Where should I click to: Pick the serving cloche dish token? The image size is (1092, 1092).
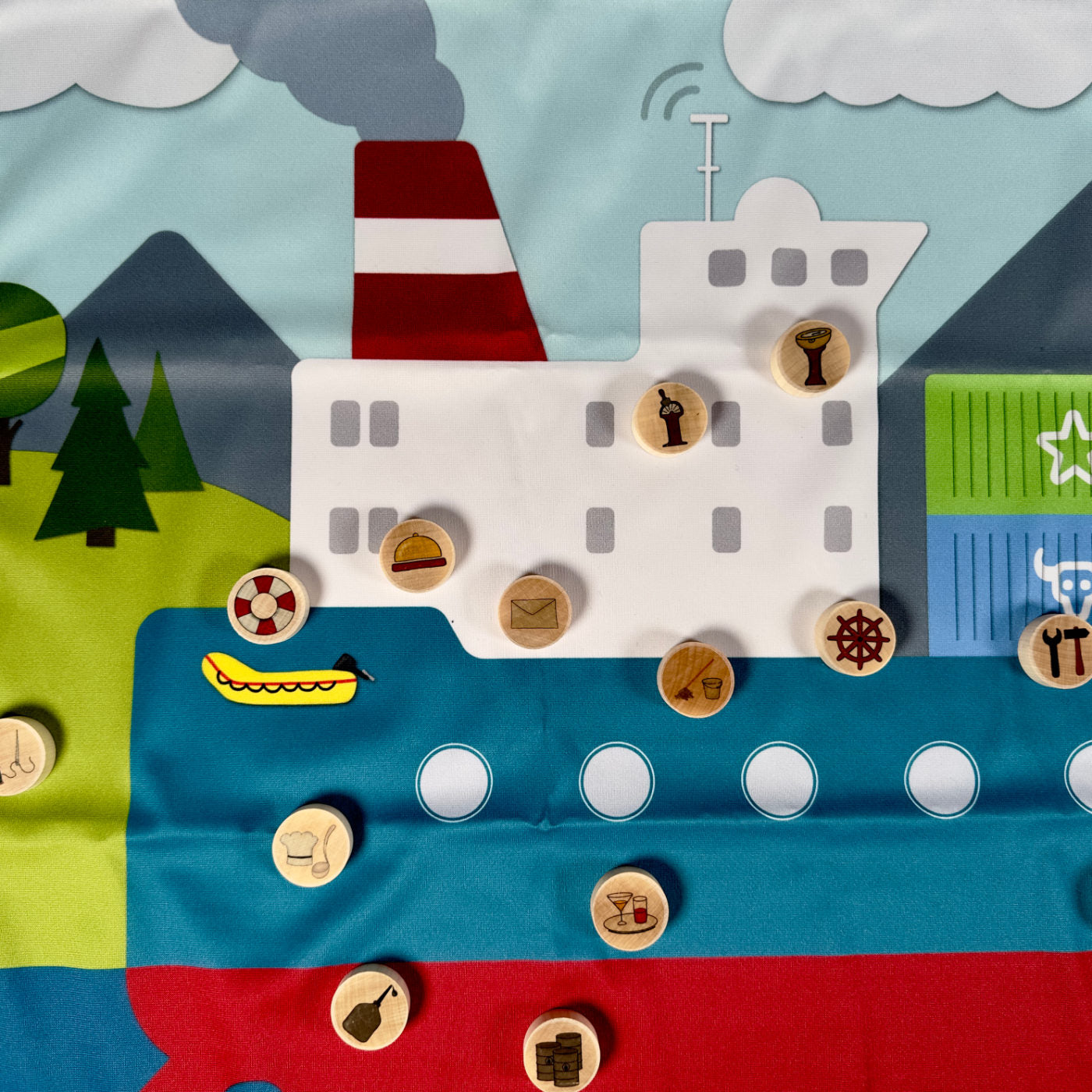point(417,555)
